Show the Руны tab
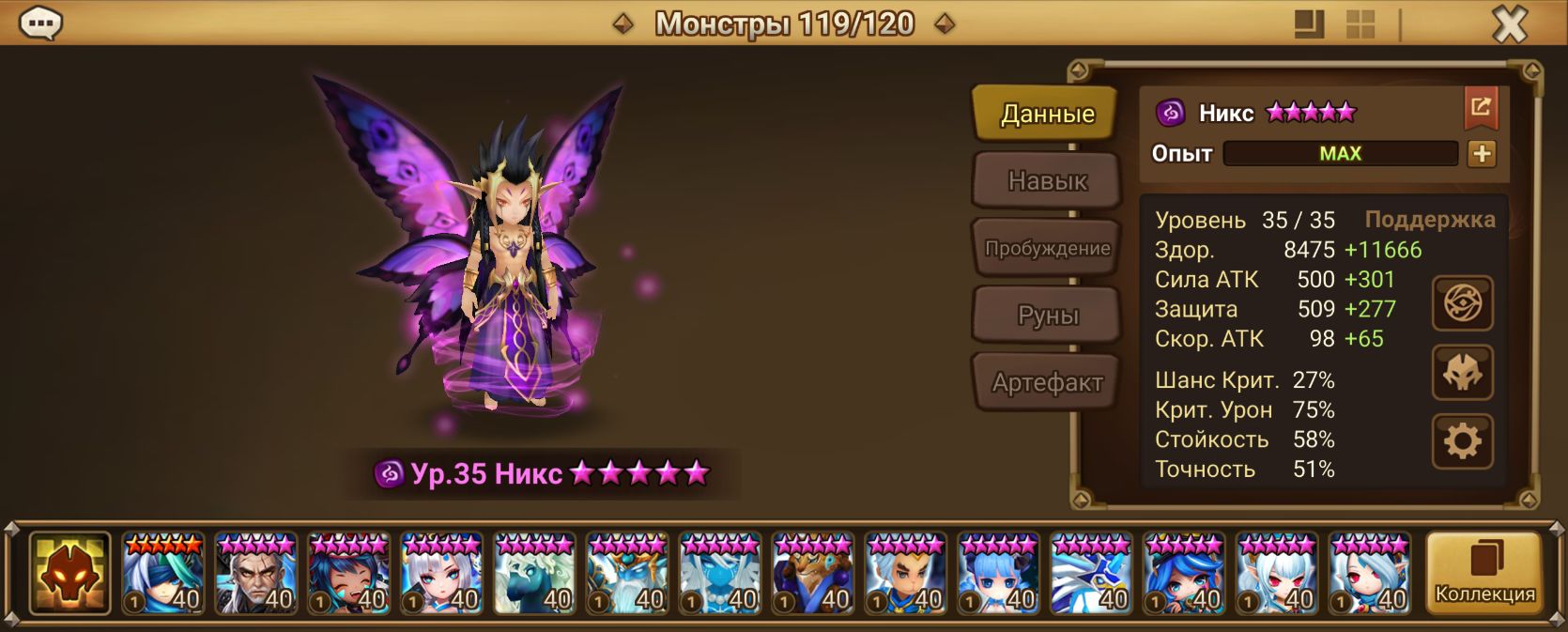Screen dimensions: 1568x632 pyautogui.click(x=1047, y=316)
